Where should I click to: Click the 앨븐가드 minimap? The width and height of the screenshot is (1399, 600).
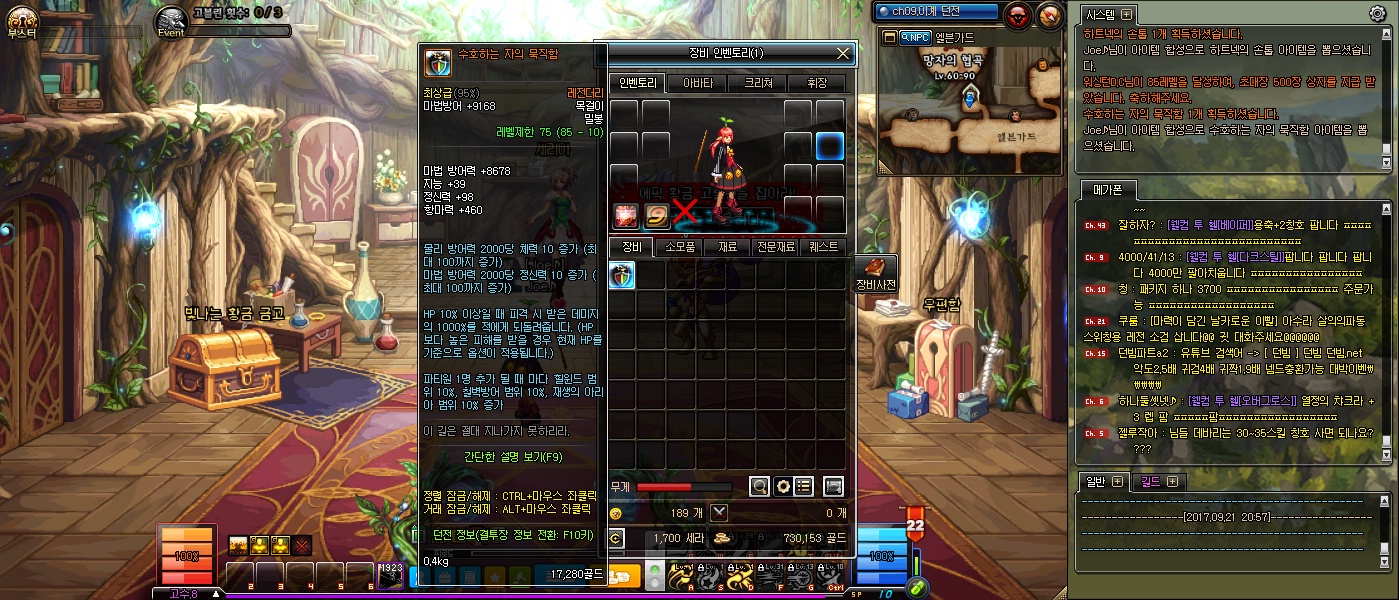pos(970,110)
